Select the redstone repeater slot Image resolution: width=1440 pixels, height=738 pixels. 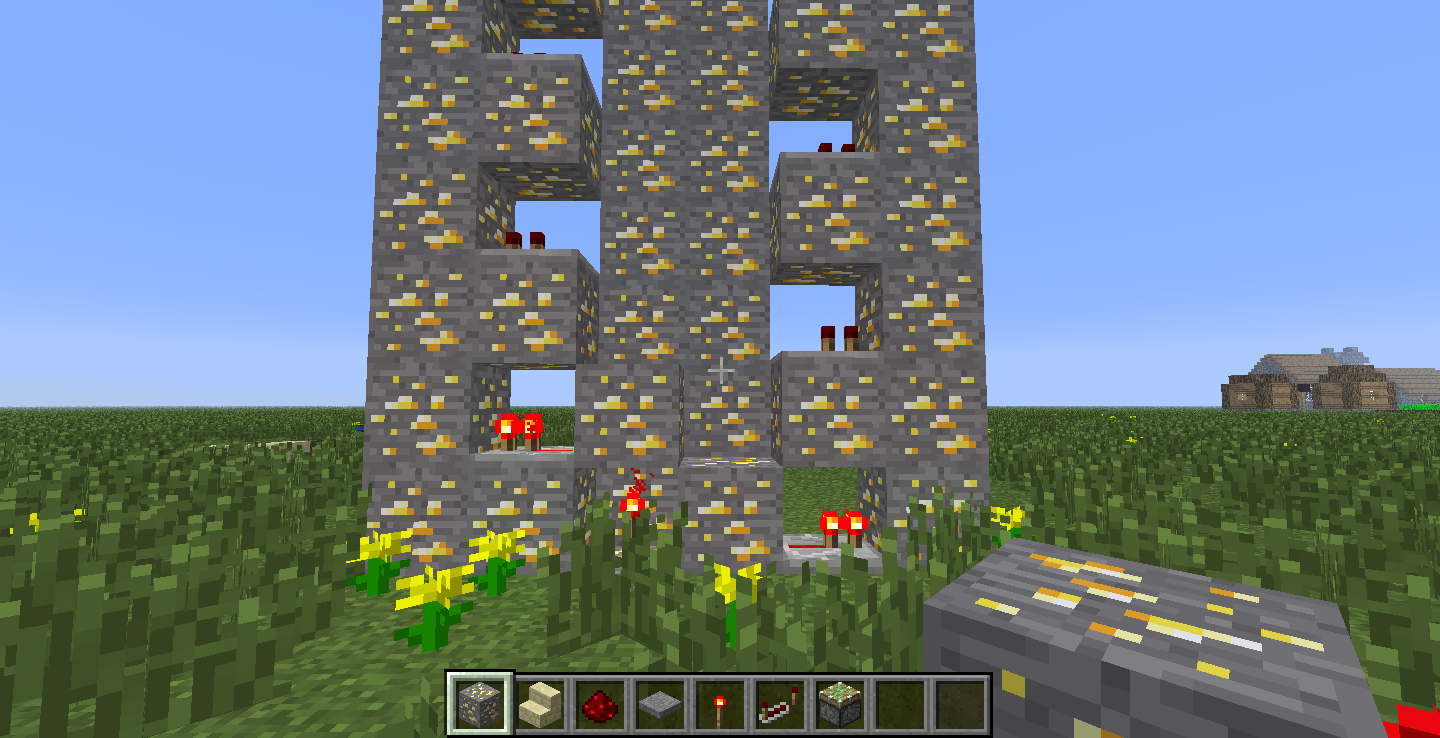778,703
